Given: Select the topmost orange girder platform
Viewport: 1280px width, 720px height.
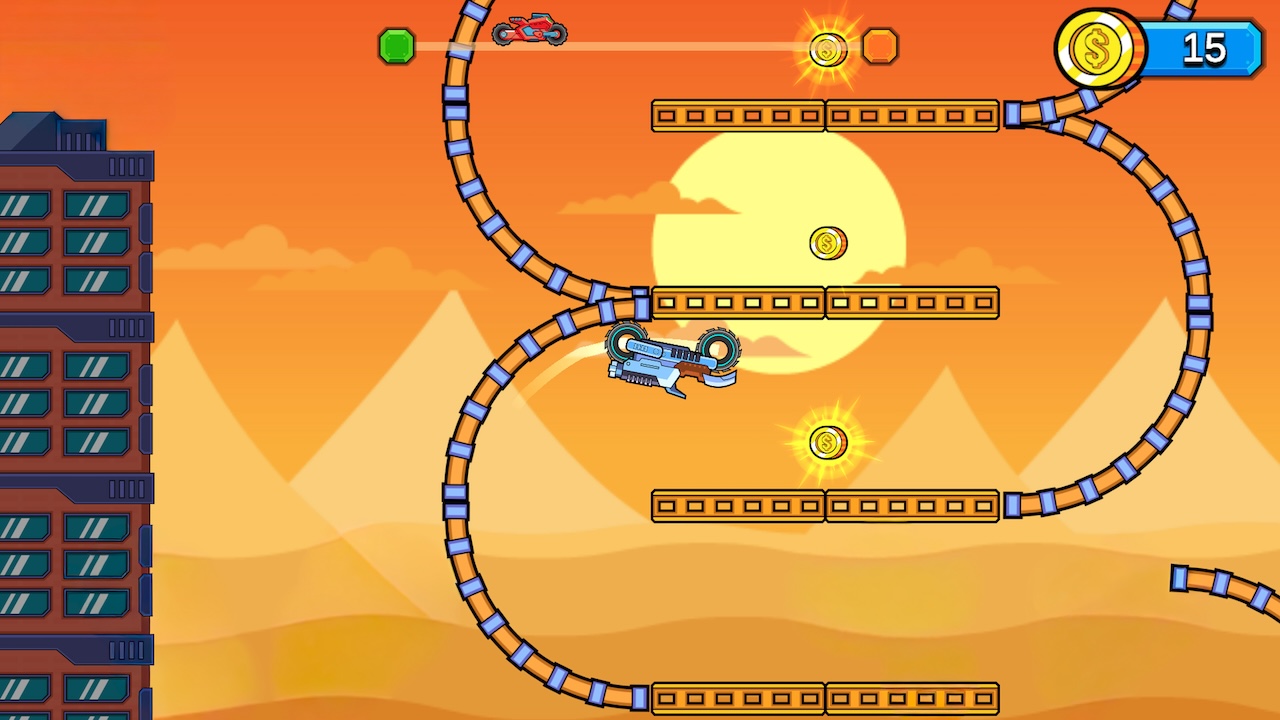Looking at the screenshot, I should (825, 116).
